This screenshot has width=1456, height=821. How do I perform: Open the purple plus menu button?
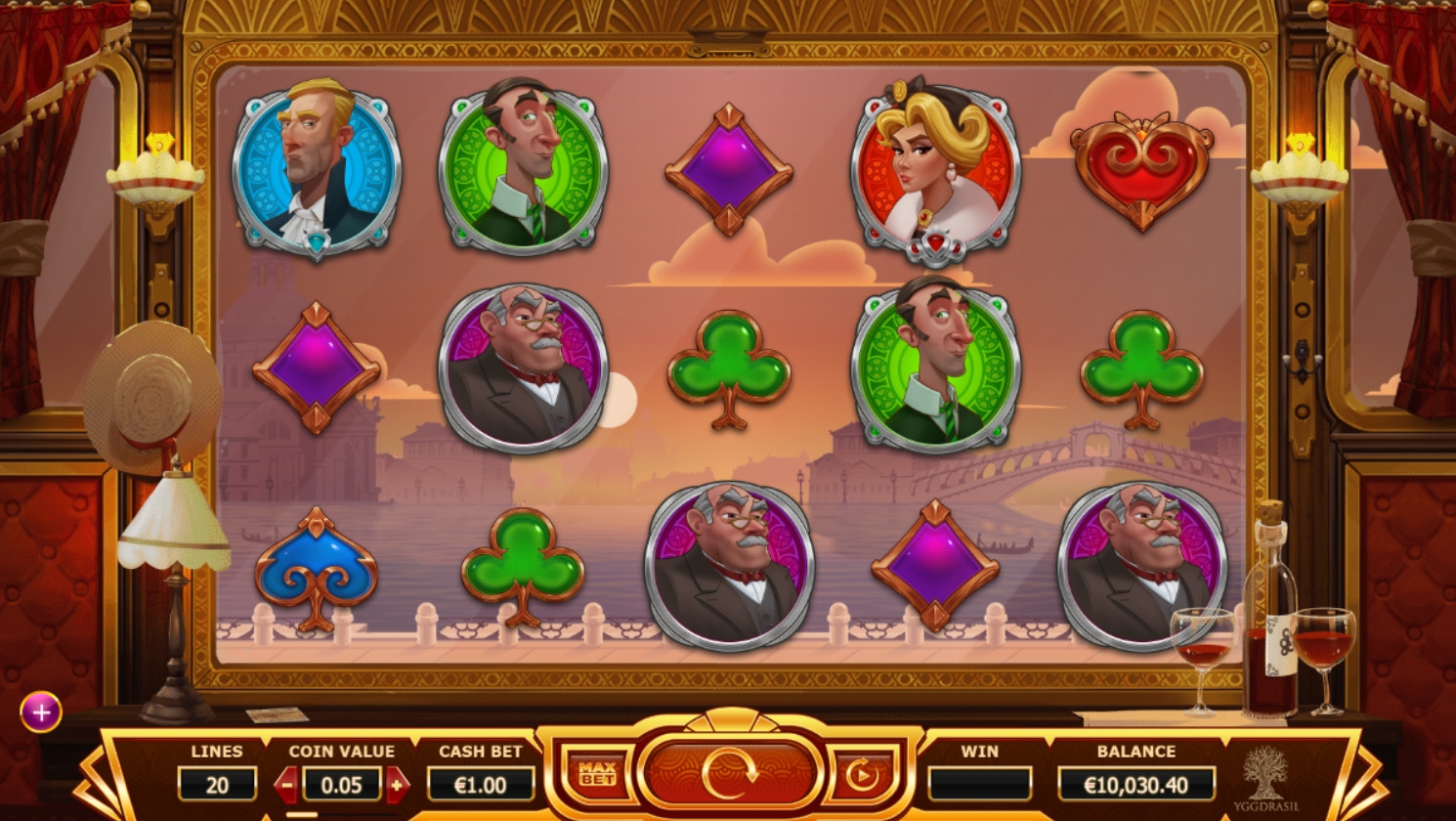tap(41, 713)
